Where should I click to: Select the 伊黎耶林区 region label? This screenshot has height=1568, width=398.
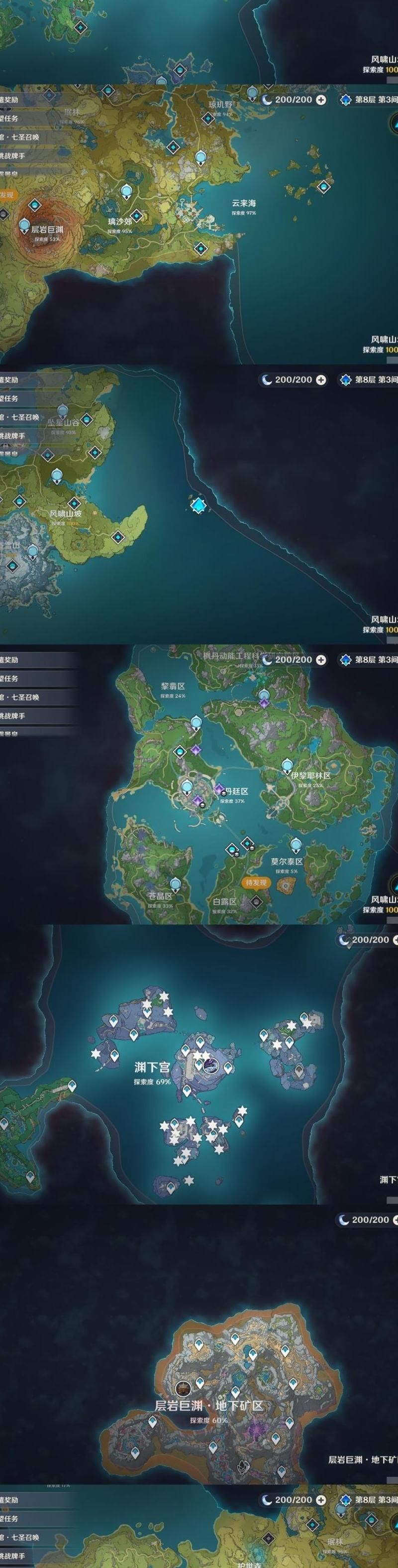[310, 775]
